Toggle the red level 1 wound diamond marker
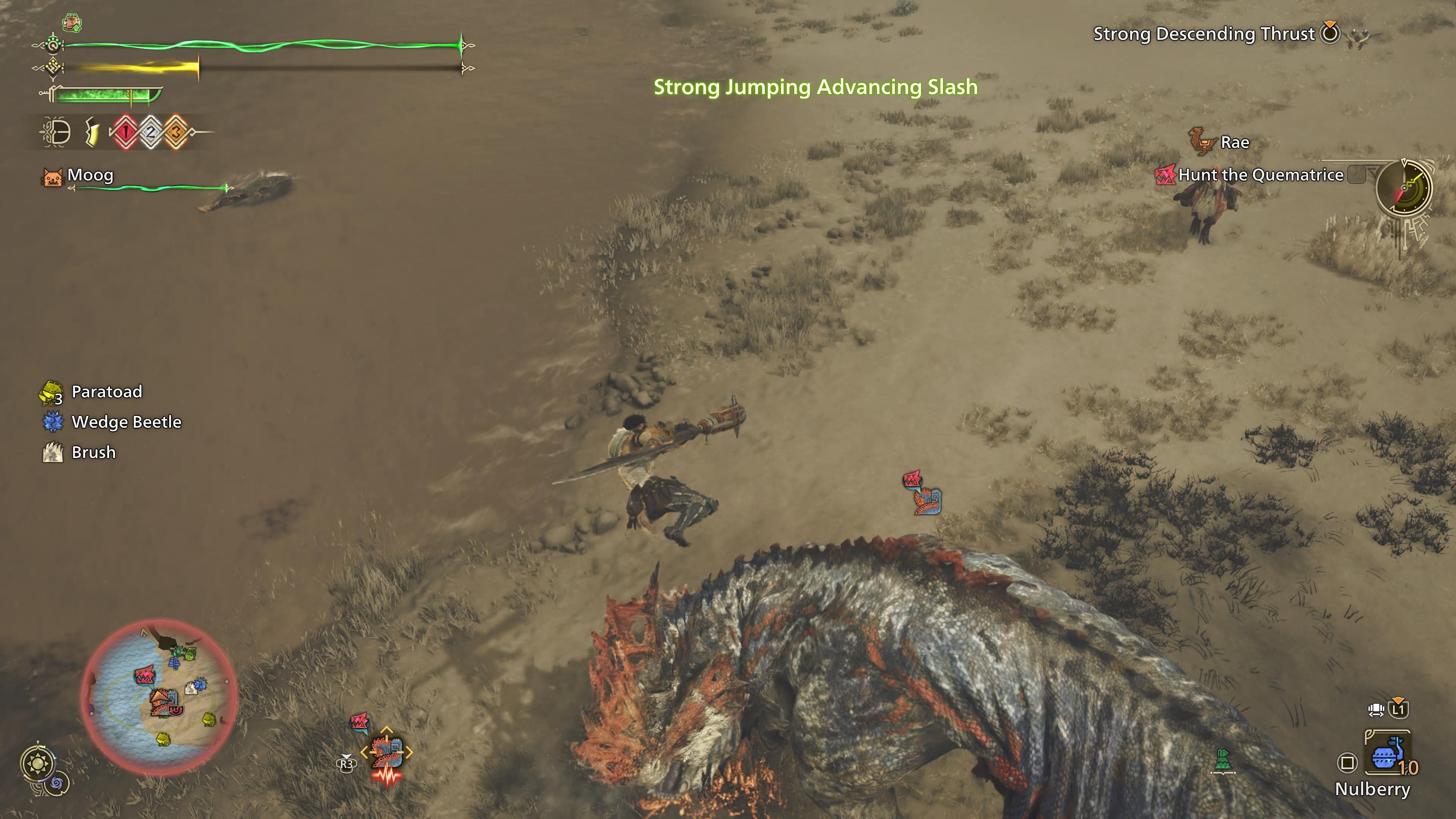This screenshot has height=819, width=1456. 126,132
